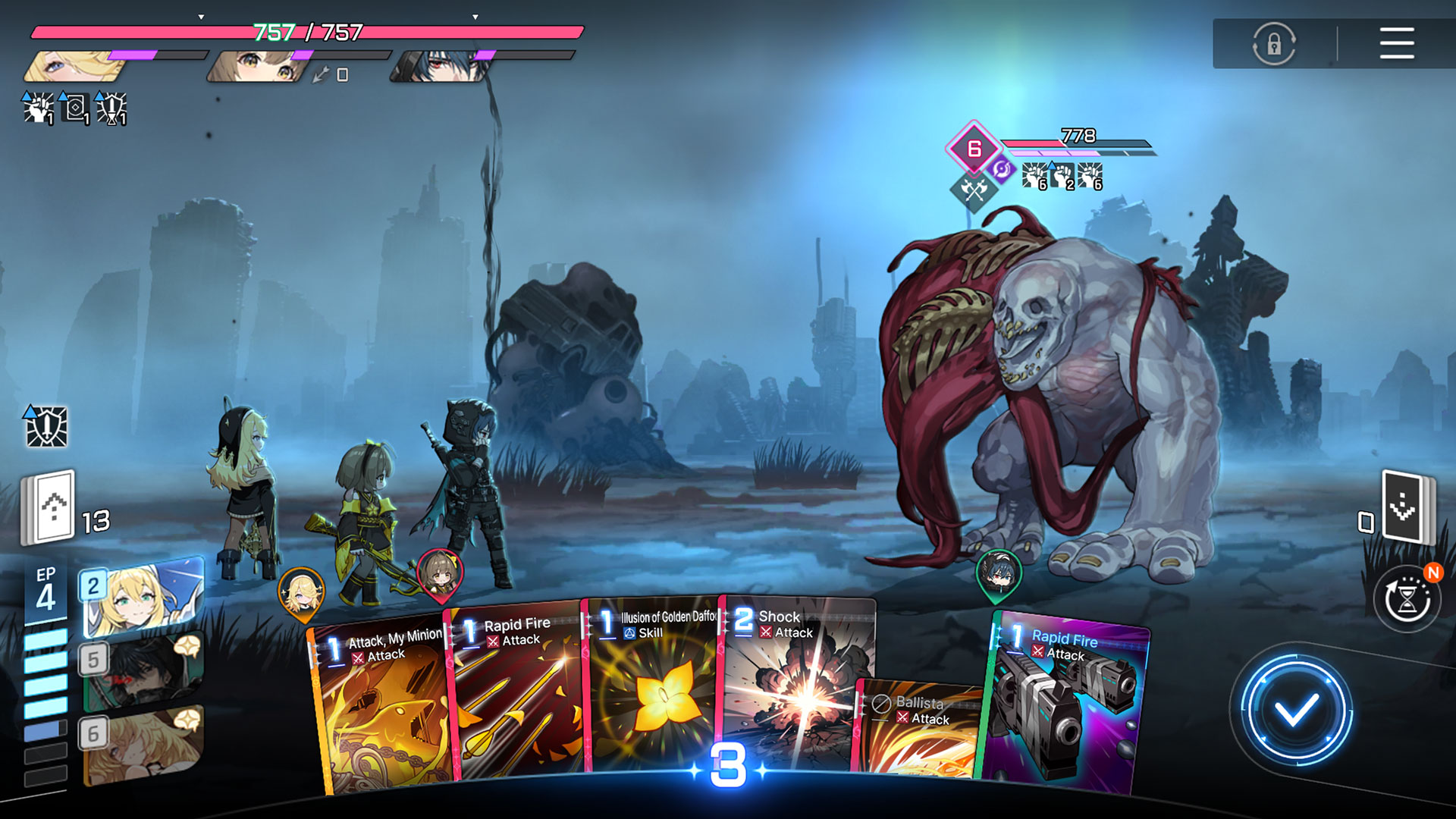Click the shield alert buff icon
Image resolution: width=1456 pixels, height=819 pixels.
pos(47,426)
